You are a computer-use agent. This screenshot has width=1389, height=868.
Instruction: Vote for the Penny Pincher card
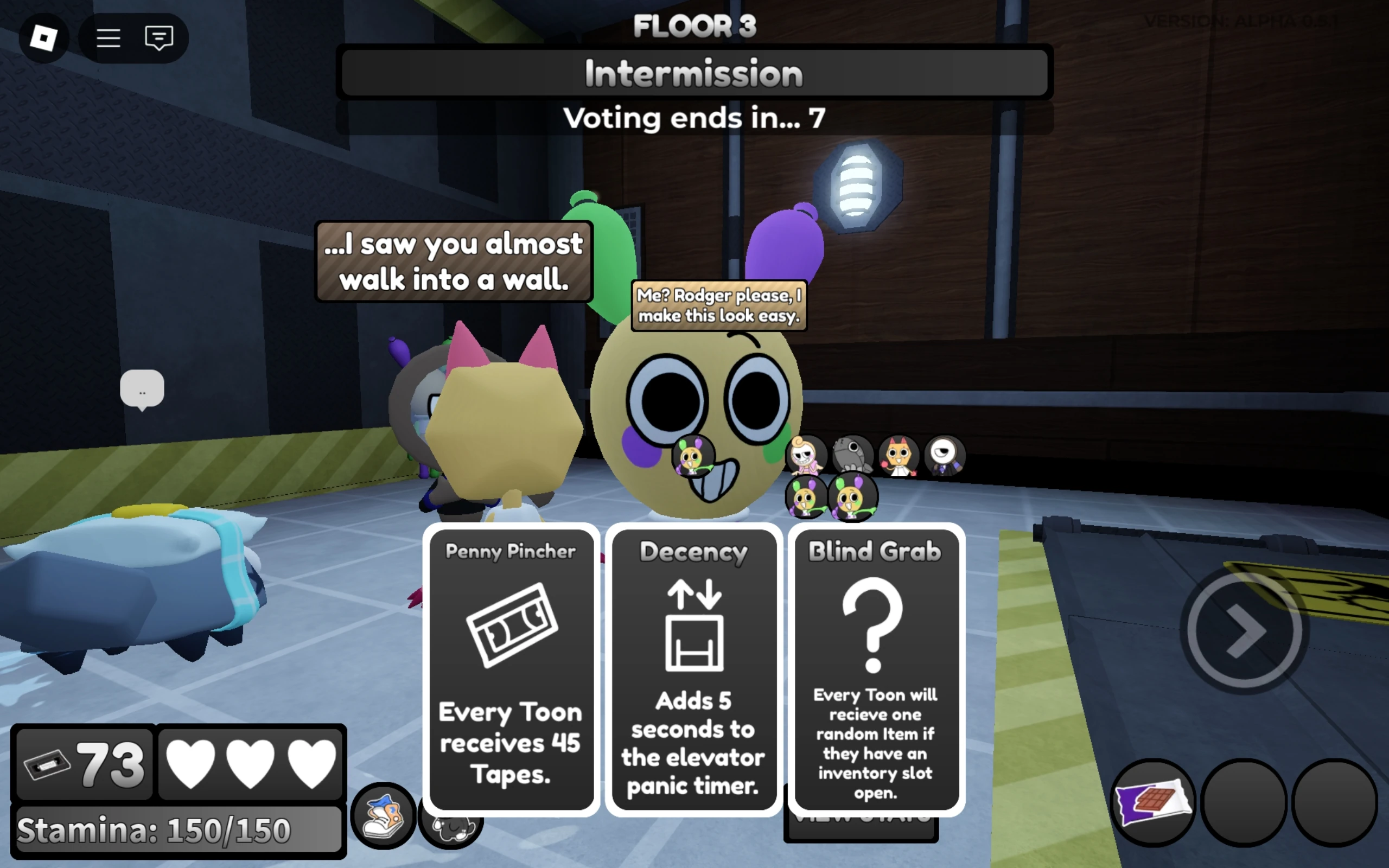tap(511, 669)
